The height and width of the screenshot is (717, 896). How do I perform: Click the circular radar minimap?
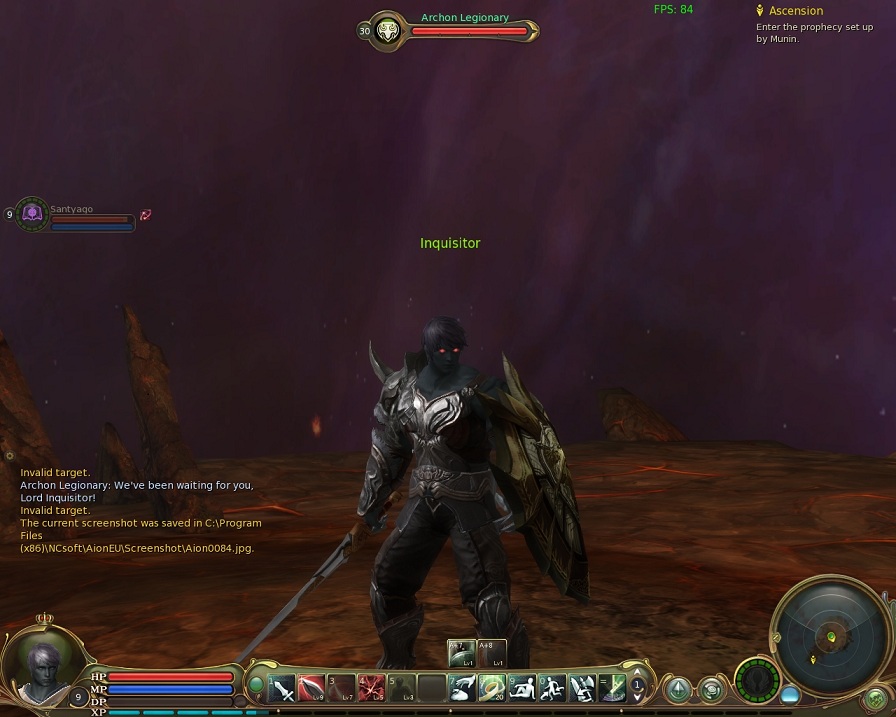829,632
